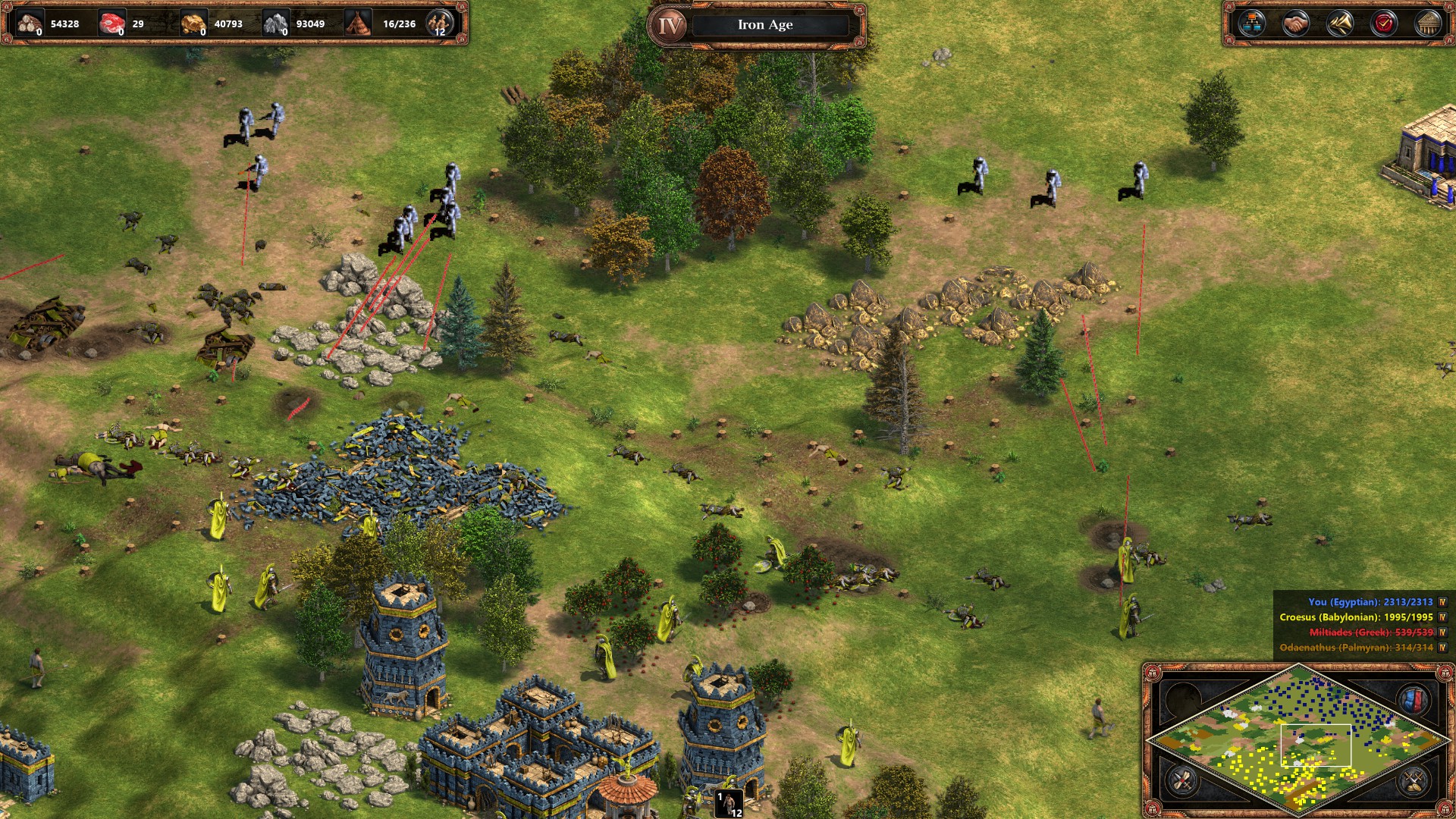
Task: Select control group 1 badge
Action: 729,803
